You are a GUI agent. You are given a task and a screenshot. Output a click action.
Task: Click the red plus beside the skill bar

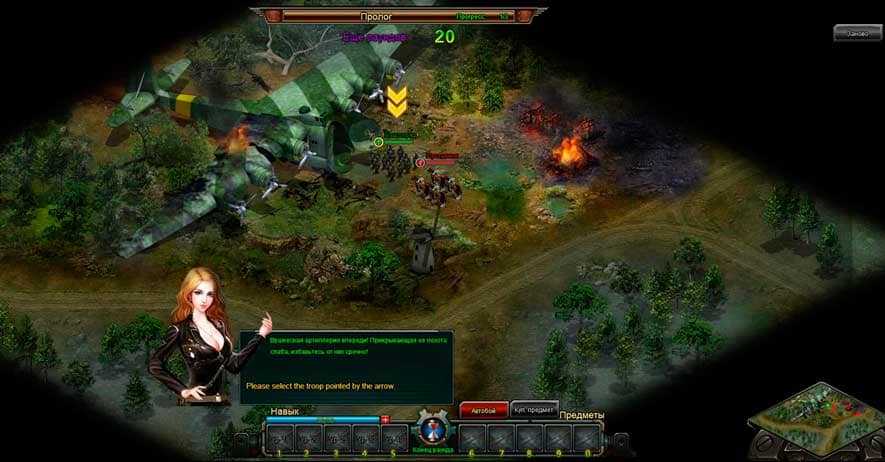pyautogui.click(x=386, y=419)
